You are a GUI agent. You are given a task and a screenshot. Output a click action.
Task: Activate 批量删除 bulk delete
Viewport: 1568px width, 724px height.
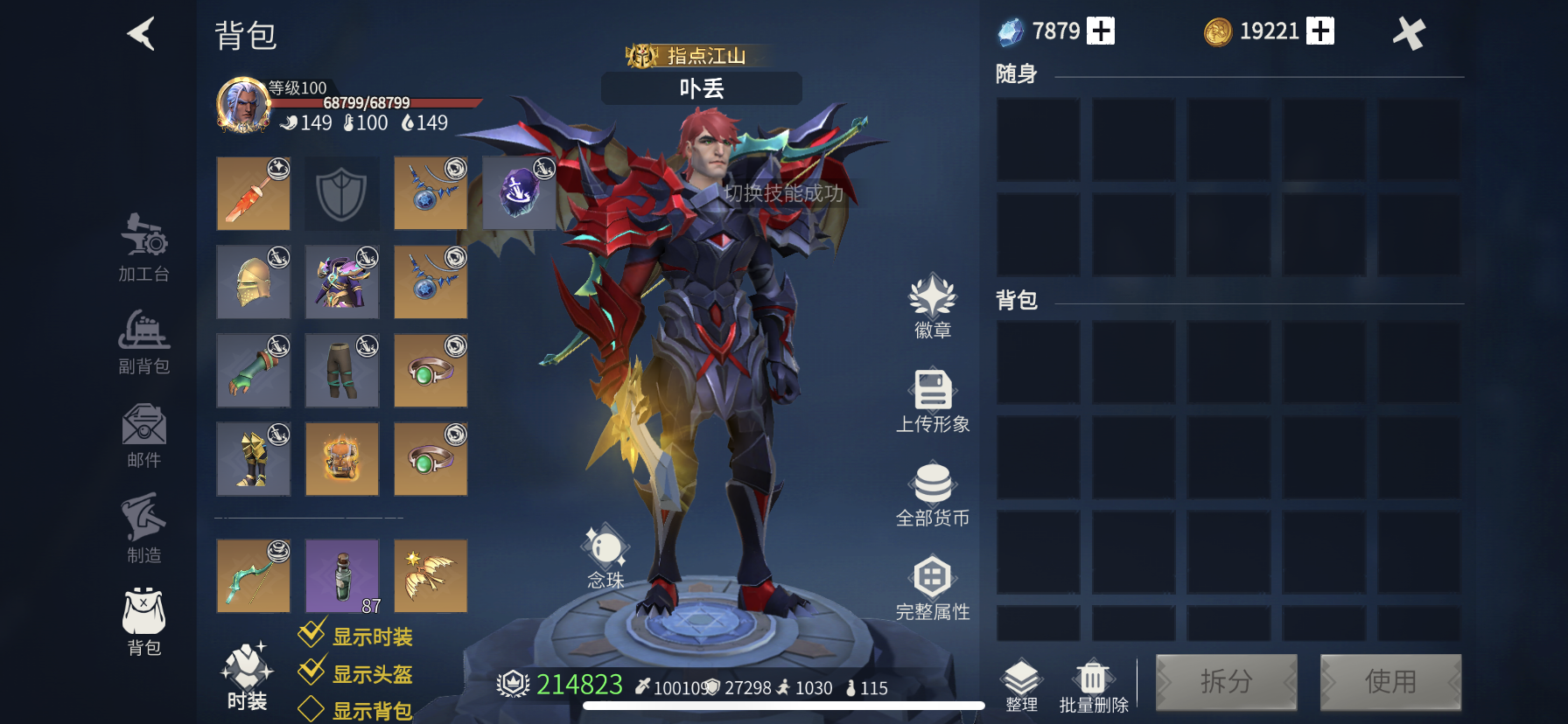tap(1094, 686)
